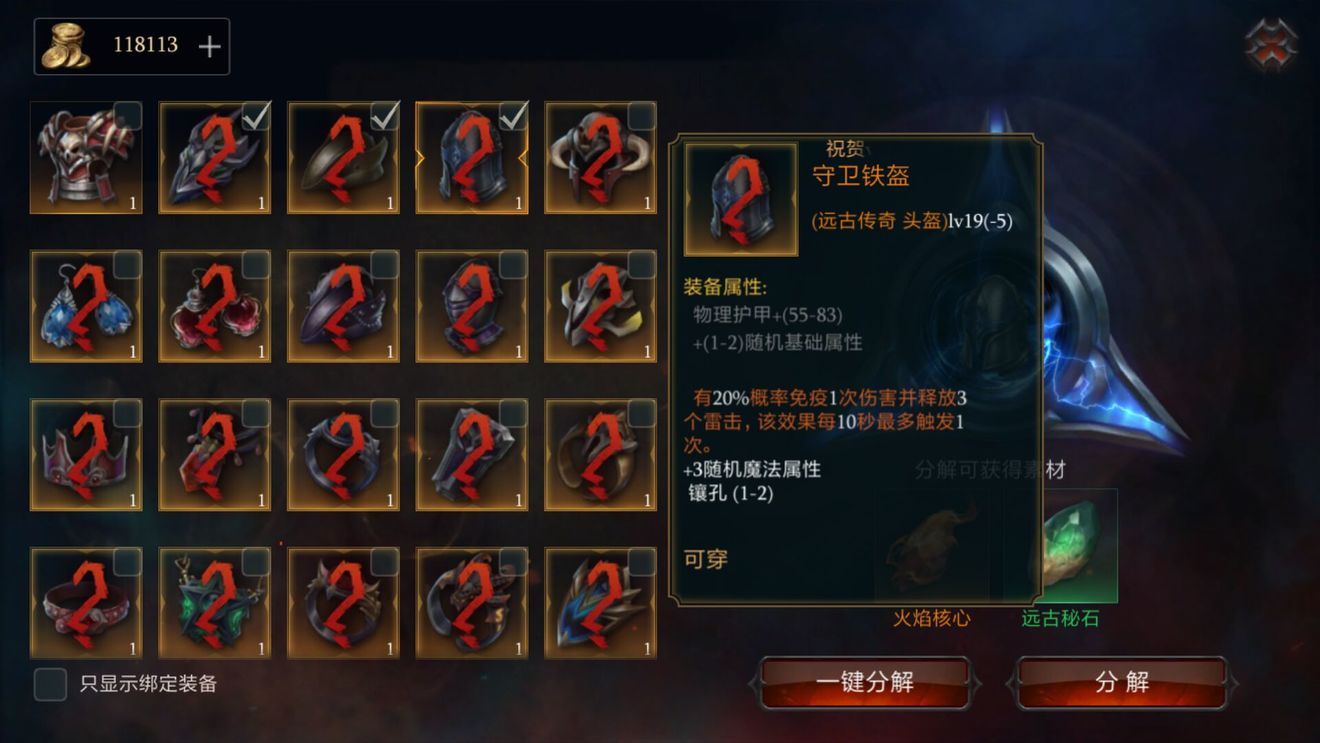View the 火焰核心 material icon
Image resolution: width=1320 pixels, height=743 pixels.
click(x=932, y=547)
